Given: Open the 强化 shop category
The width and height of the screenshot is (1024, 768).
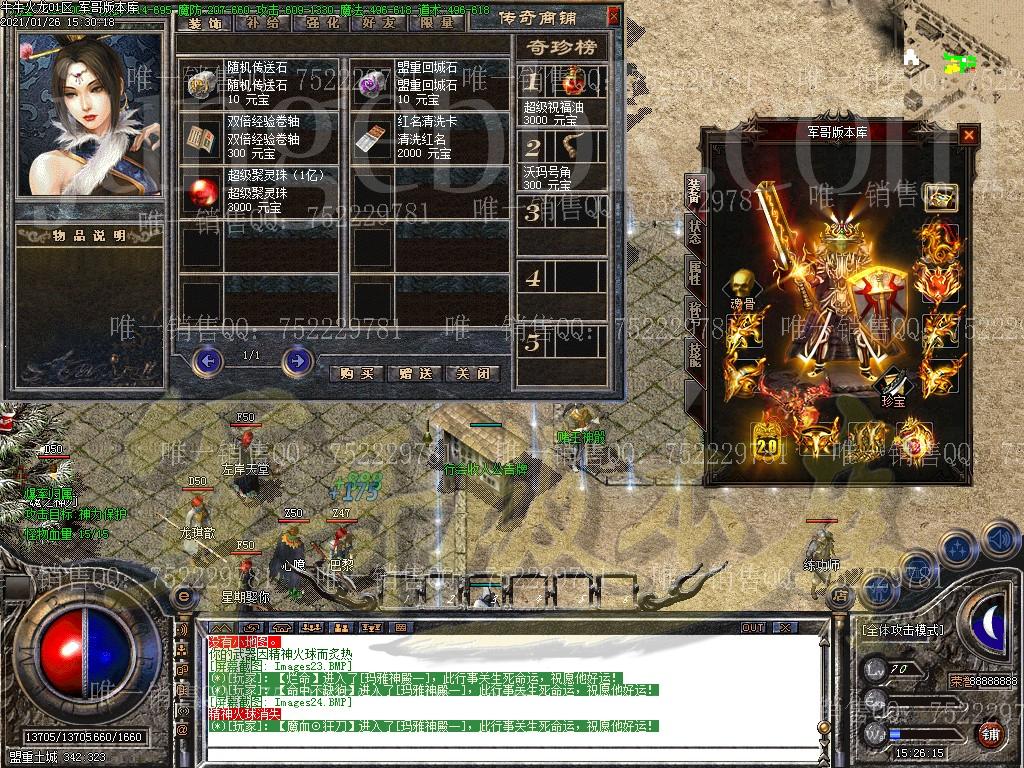Looking at the screenshot, I should [x=320, y=22].
